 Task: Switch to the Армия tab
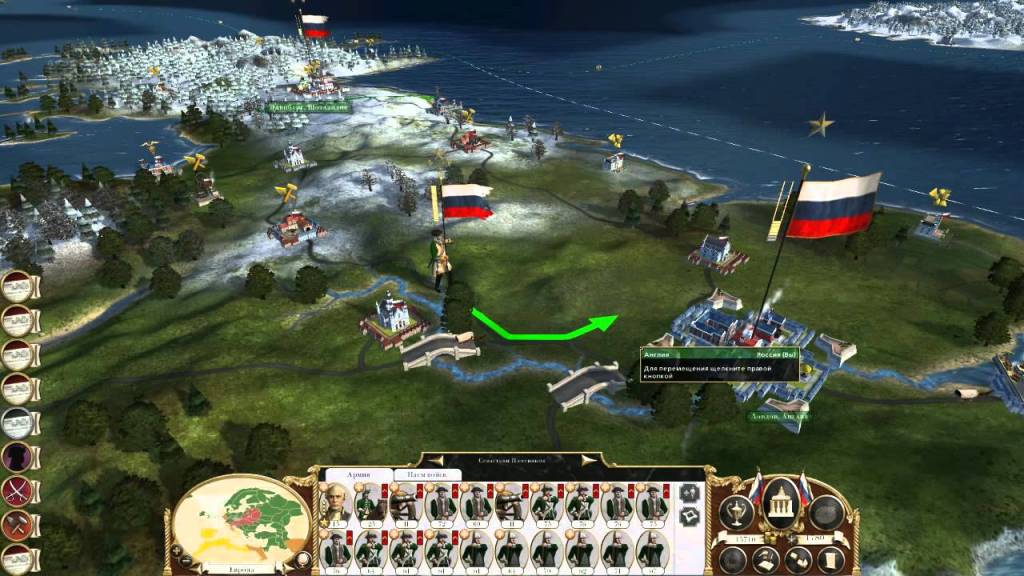click(x=356, y=474)
